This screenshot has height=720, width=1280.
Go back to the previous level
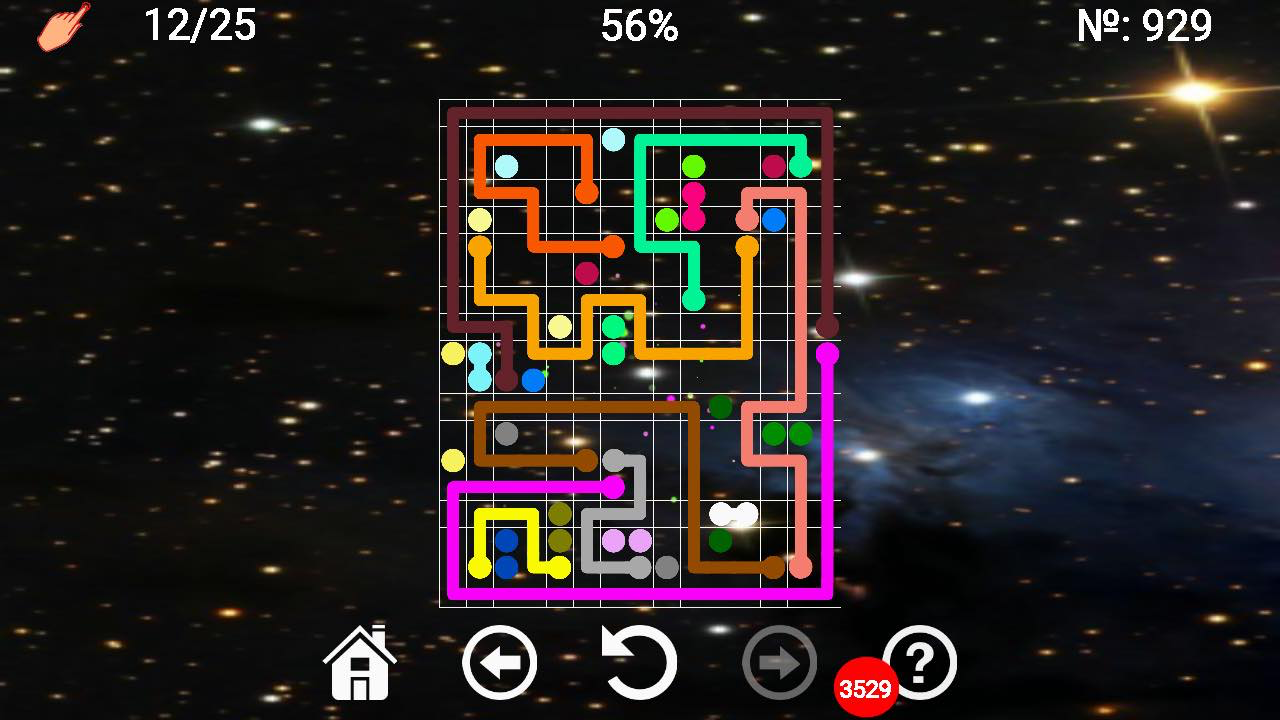(x=499, y=662)
